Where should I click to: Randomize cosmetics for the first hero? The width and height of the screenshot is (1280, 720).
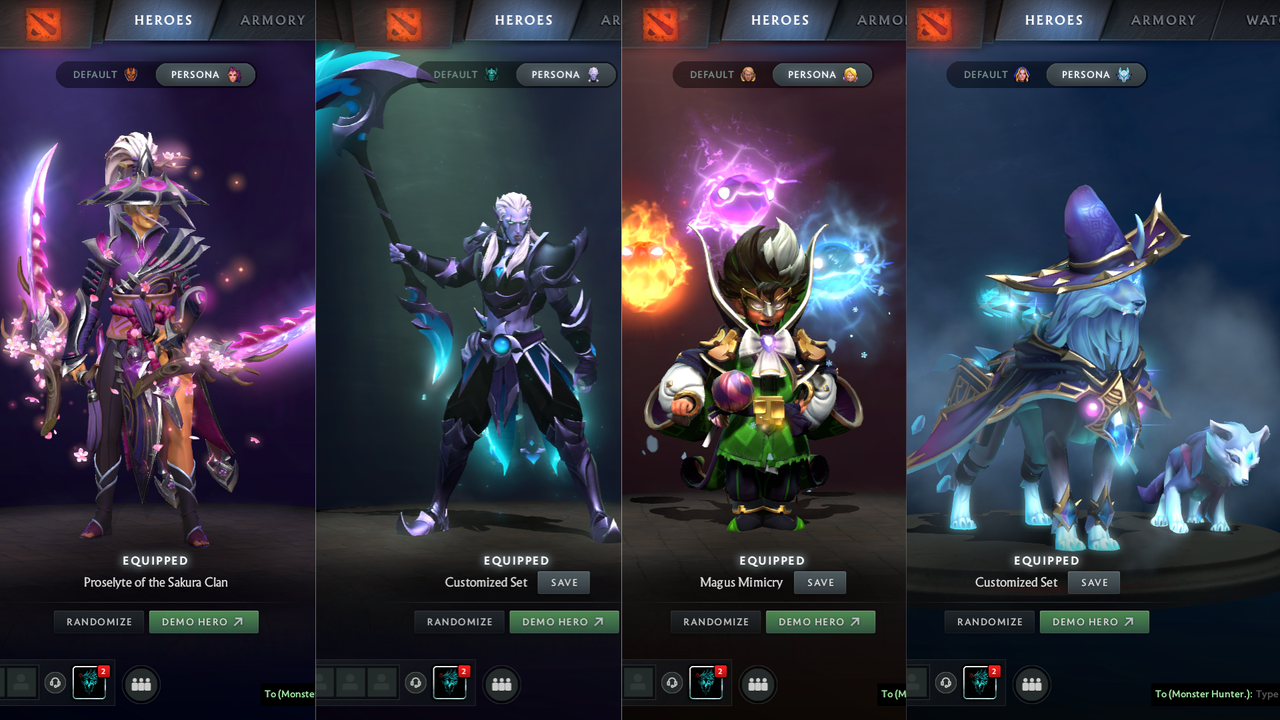point(98,621)
